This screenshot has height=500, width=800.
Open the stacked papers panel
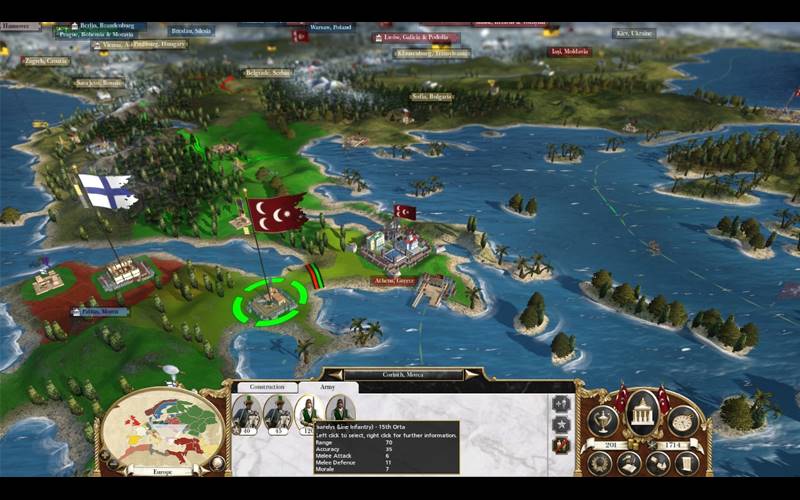pos(658,463)
